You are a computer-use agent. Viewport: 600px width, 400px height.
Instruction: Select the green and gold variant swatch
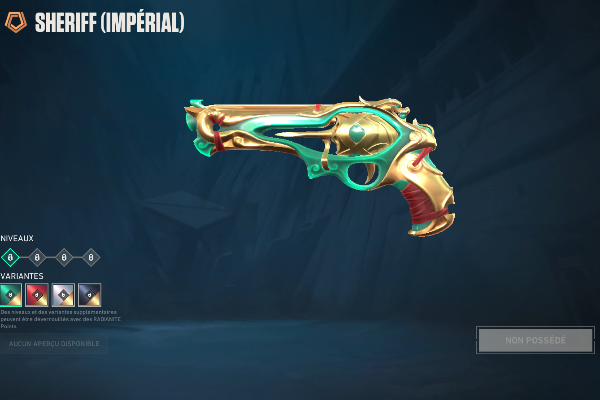pos(11,294)
